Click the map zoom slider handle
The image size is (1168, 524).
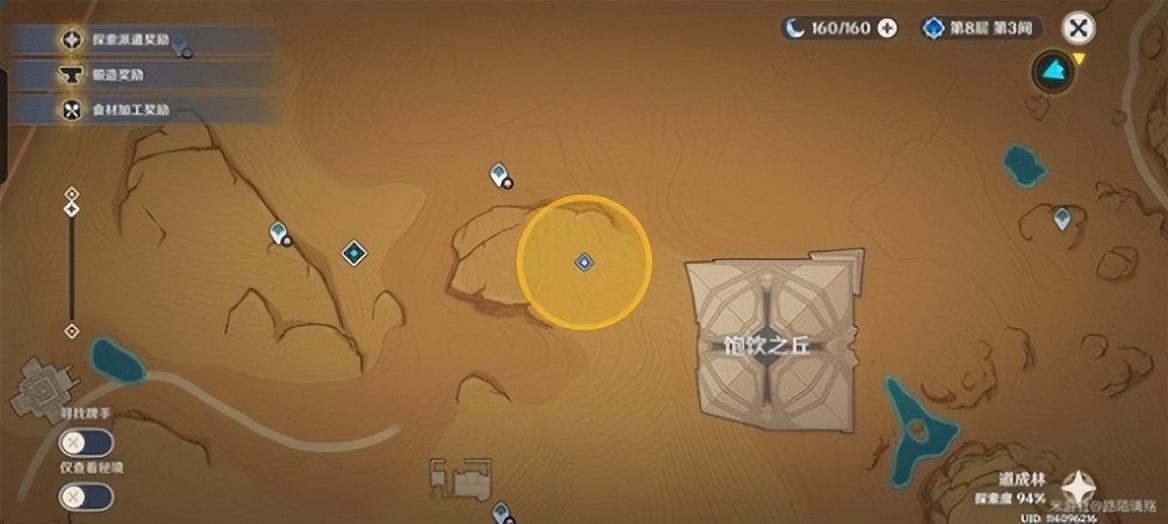(71, 209)
